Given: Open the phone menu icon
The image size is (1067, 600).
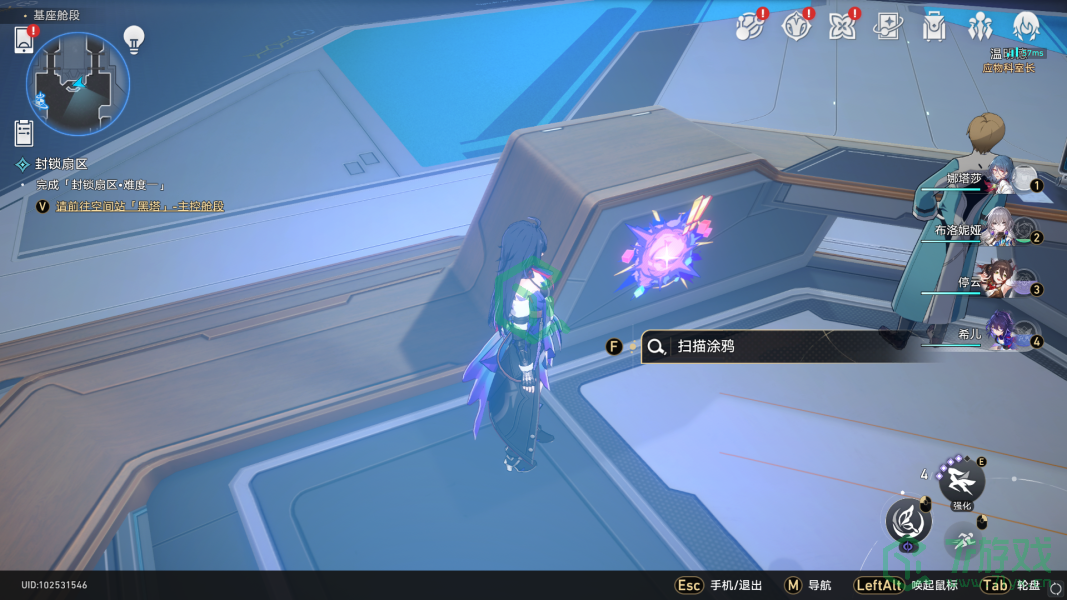Looking at the screenshot, I should point(25,41).
